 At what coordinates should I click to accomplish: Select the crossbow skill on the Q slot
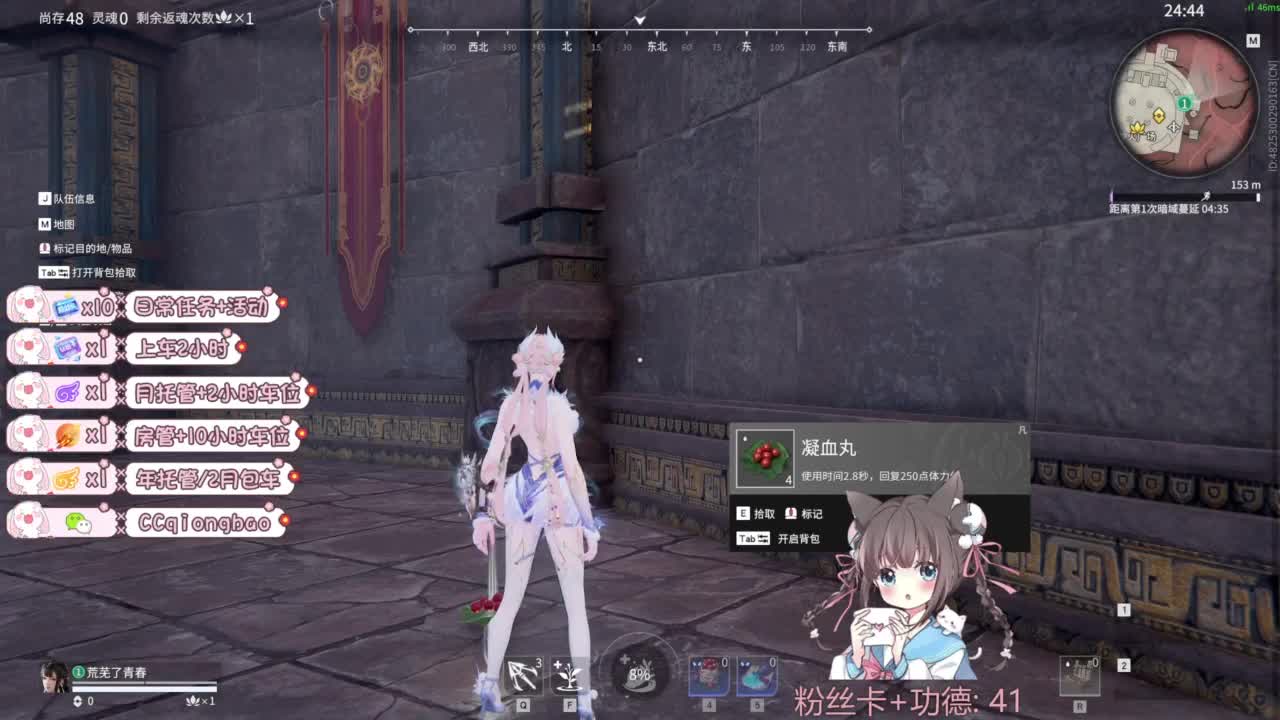click(x=522, y=675)
